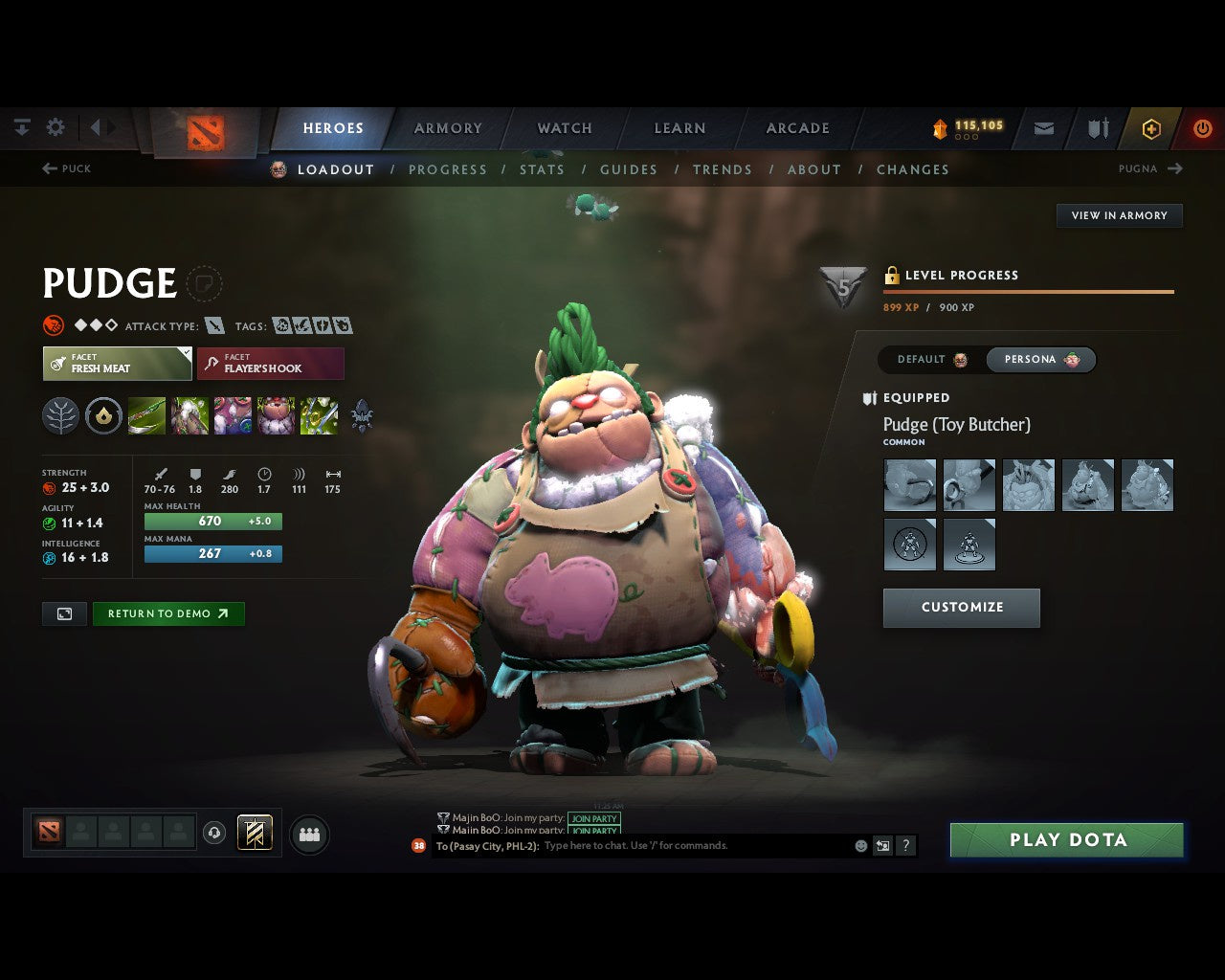The image size is (1225, 980).
Task: Switch to the Flayer's Hook facet
Action: tap(271, 364)
